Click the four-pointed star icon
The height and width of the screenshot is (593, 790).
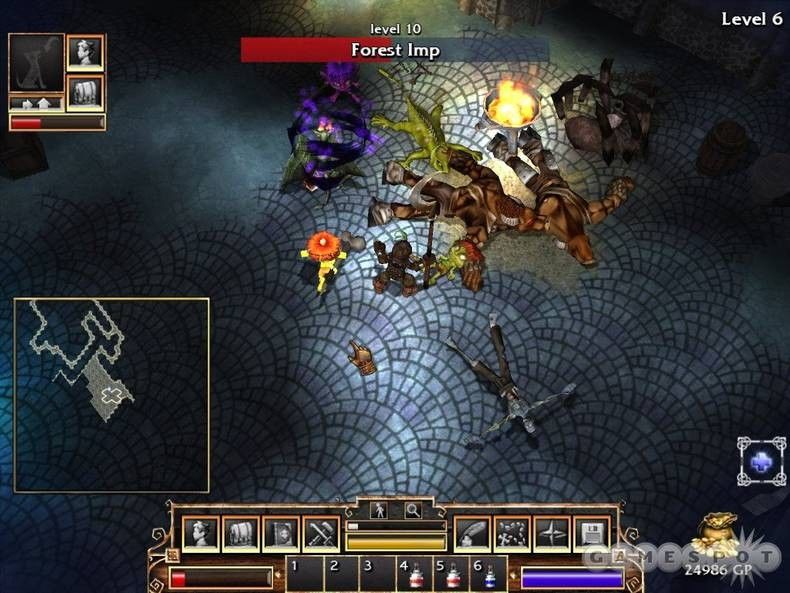coord(551,534)
